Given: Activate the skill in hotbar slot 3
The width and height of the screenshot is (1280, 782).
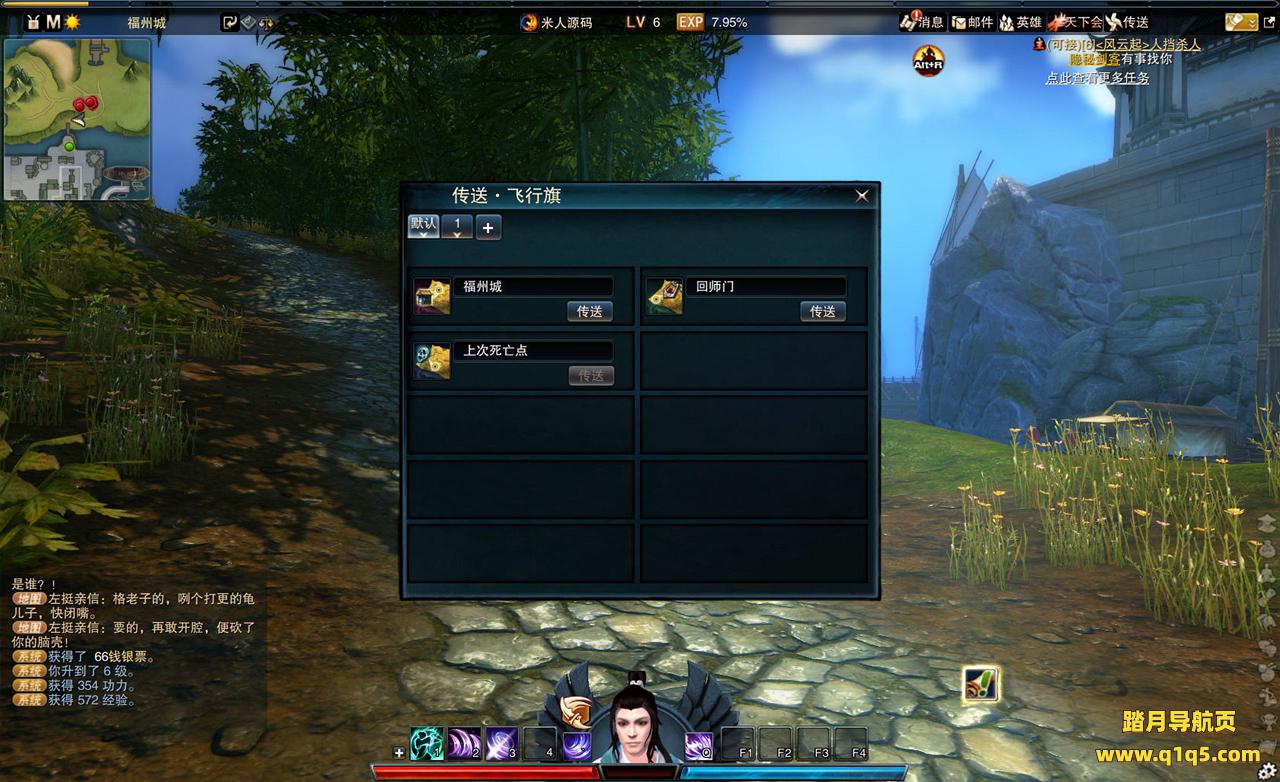Looking at the screenshot, I should point(501,744).
